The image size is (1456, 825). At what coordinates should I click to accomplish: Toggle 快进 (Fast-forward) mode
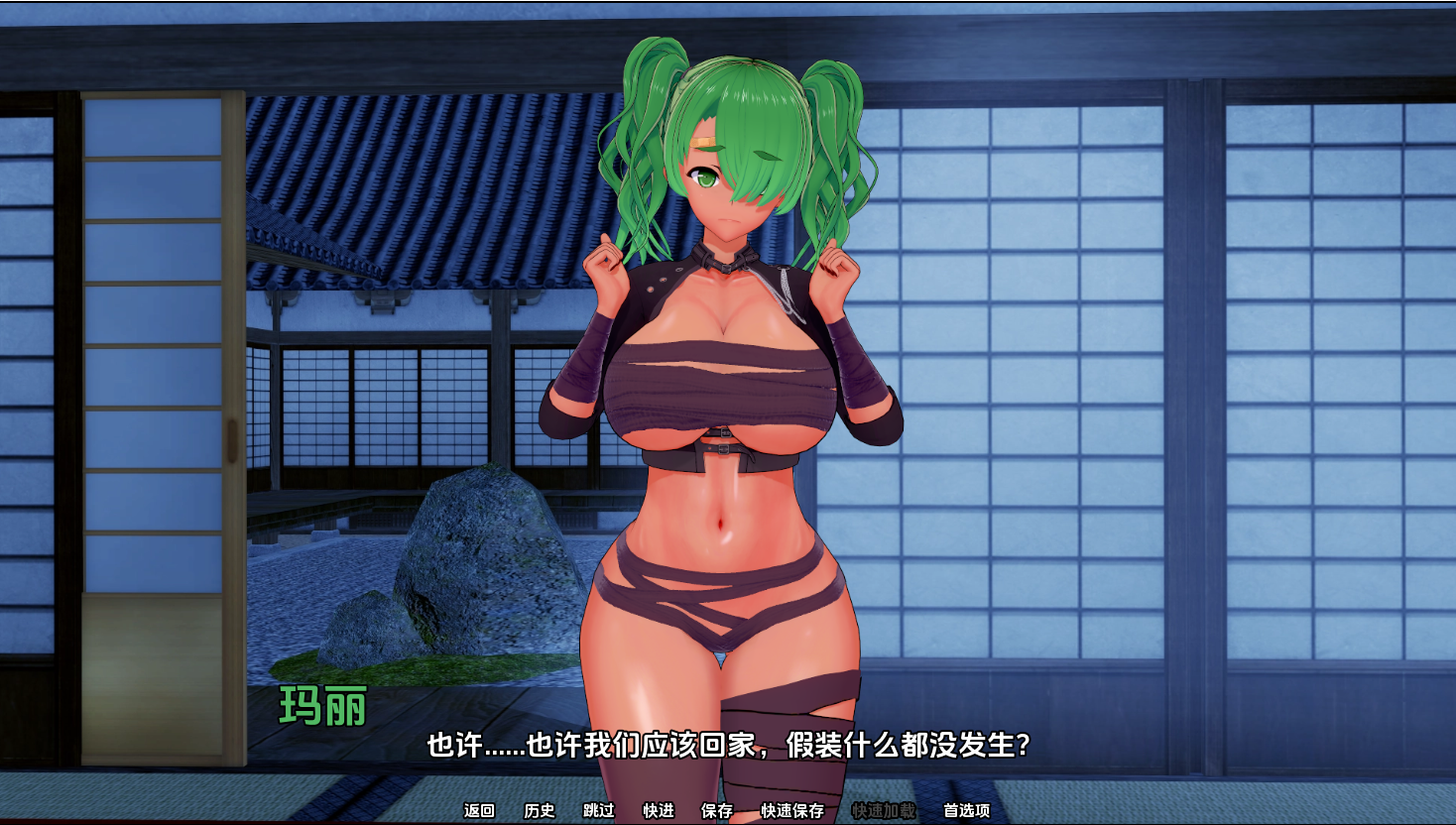click(x=658, y=810)
